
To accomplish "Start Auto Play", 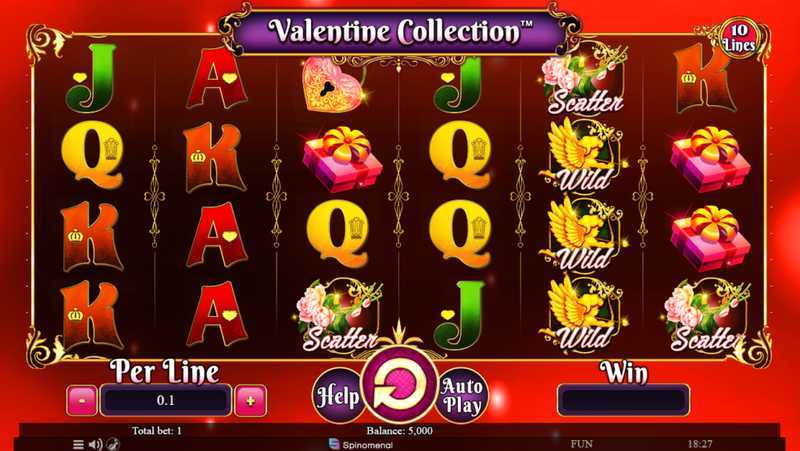I will 461,394.
